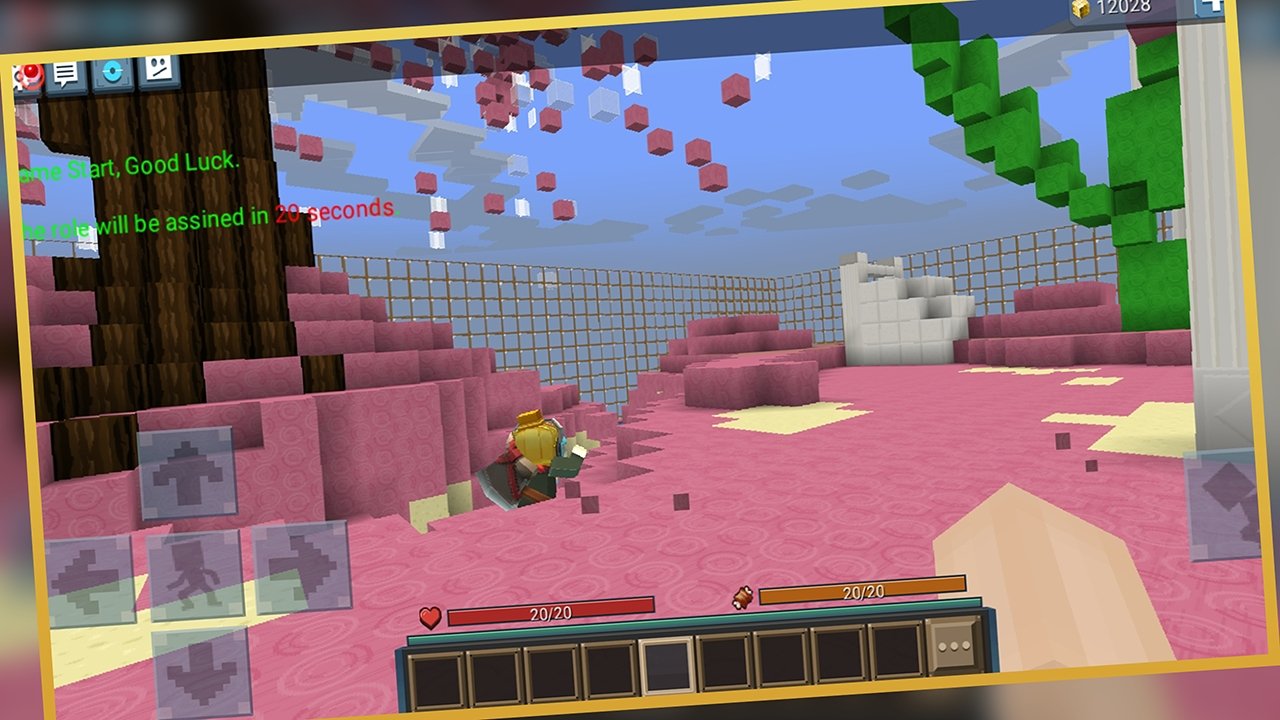Screen dimensions: 1280x720
Task: Tap the move right arrow button
Action: coord(302,569)
